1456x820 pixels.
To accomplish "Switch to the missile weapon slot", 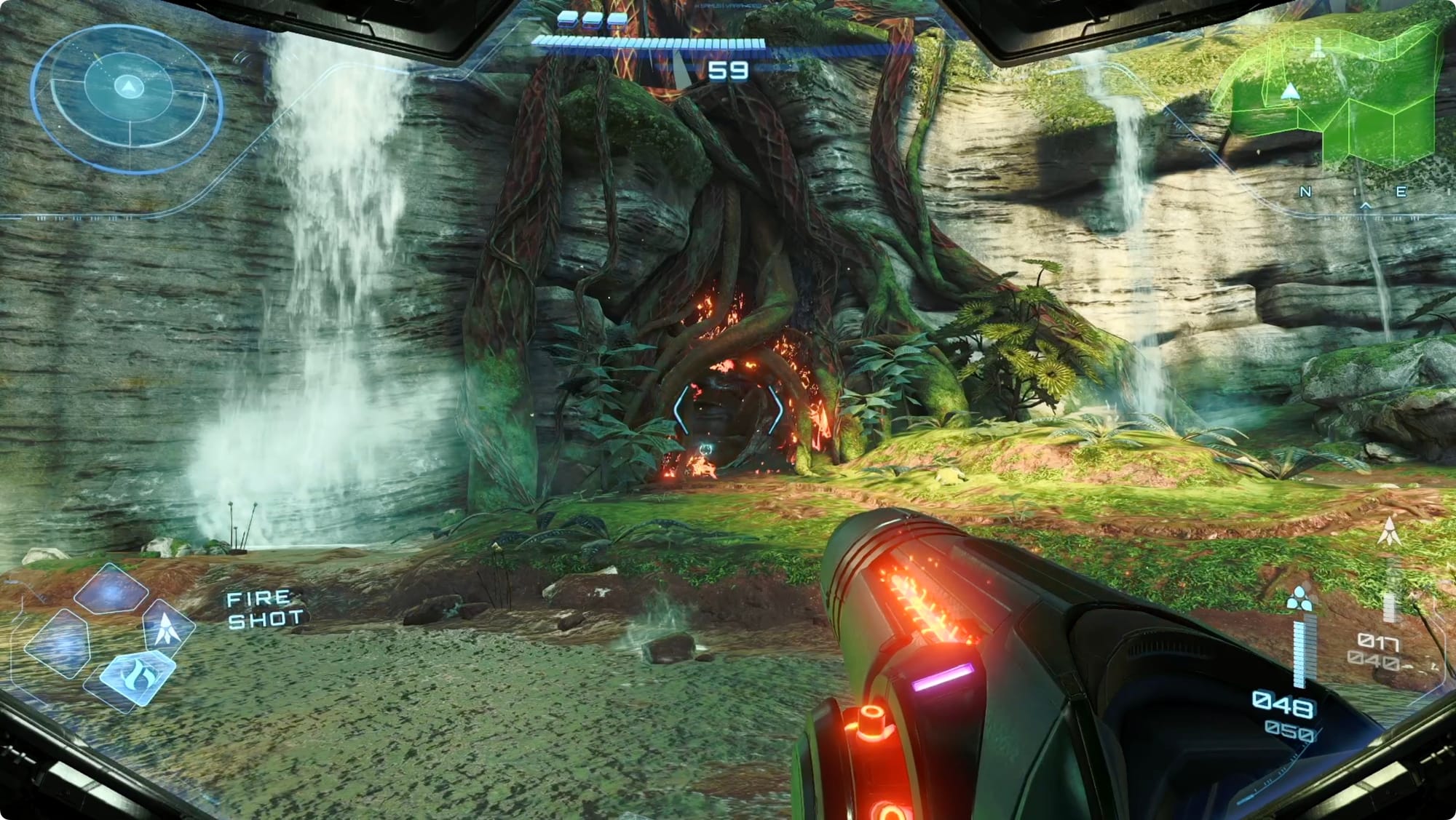I will click(168, 627).
